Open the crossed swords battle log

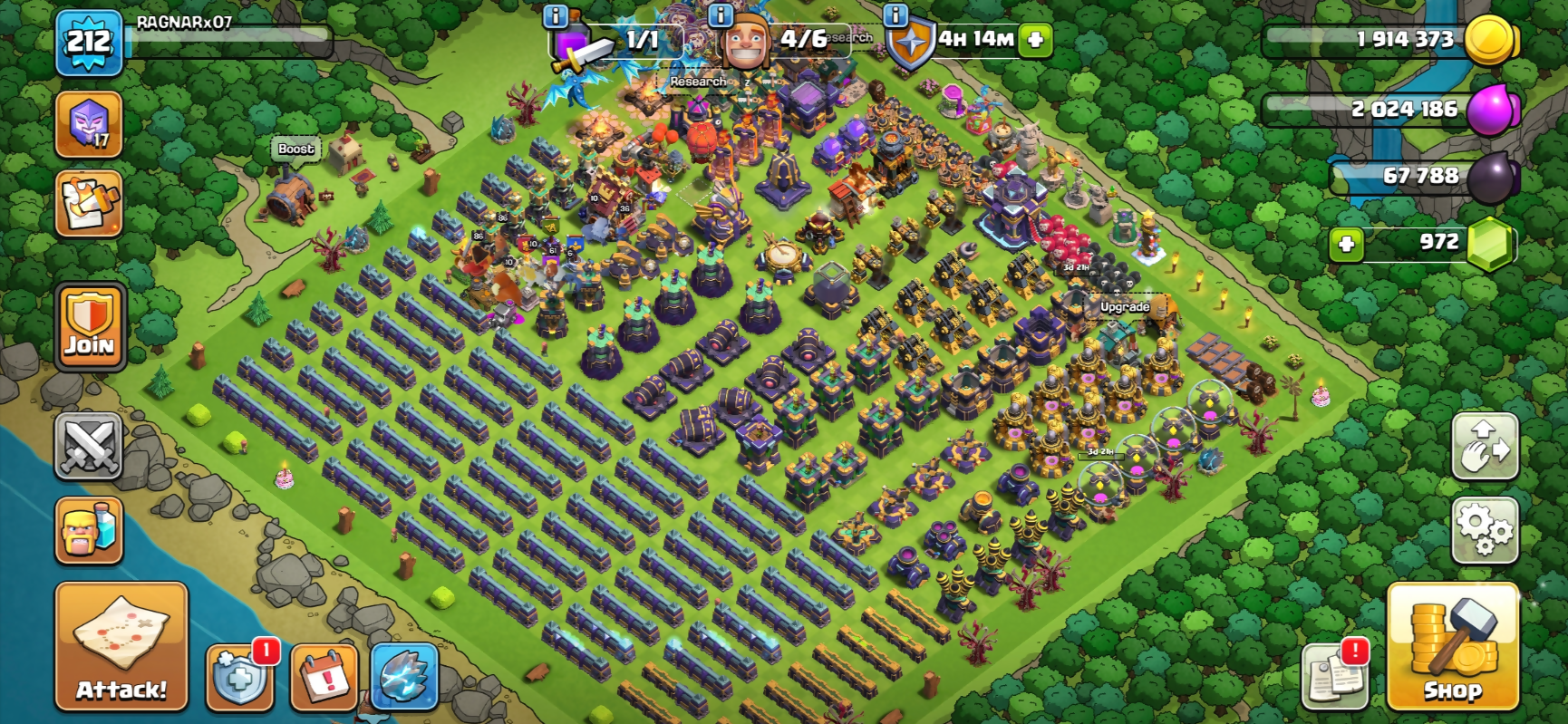point(88,446)
